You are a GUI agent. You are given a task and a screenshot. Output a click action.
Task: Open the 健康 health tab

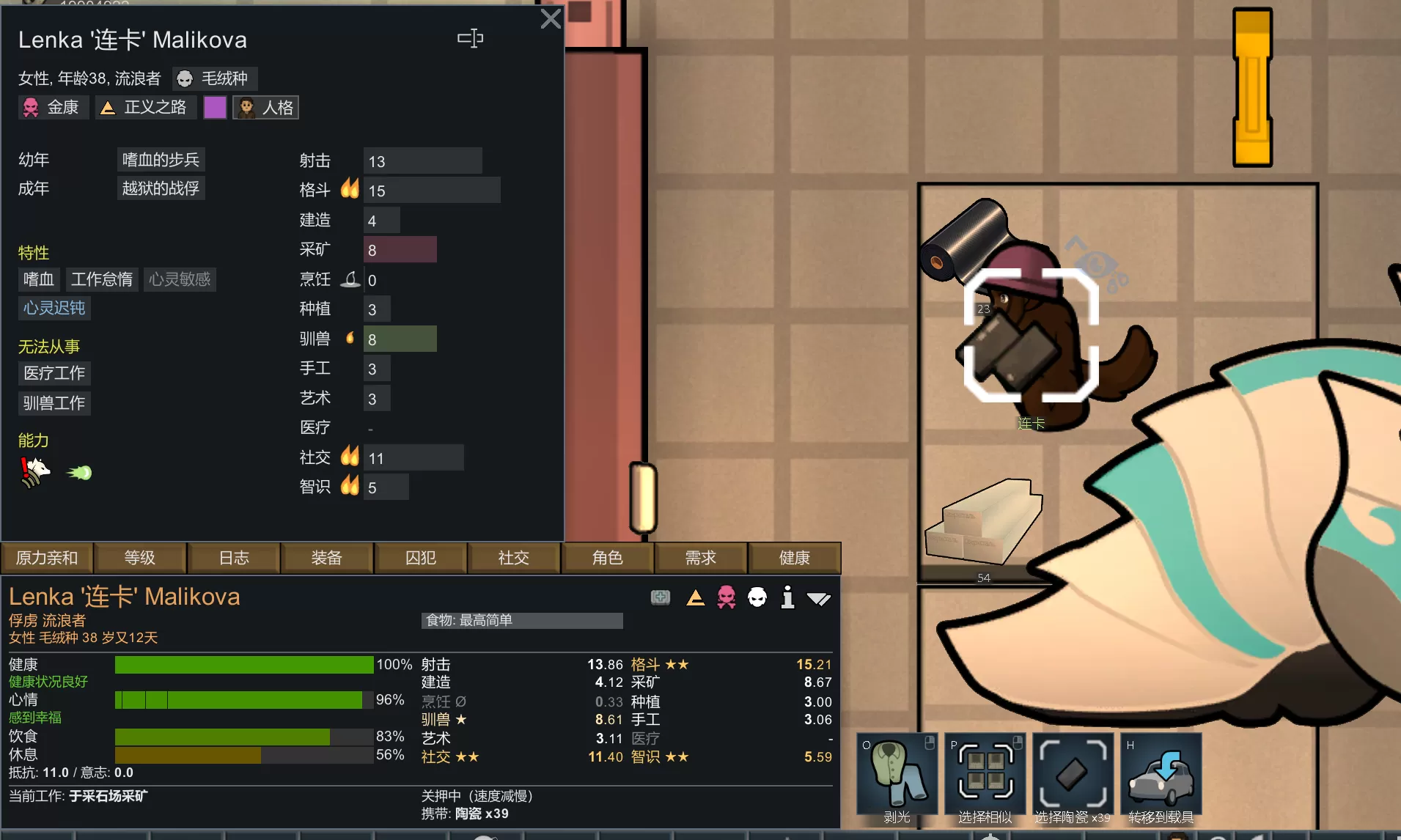pyautogui.click(x=794, y=559)
